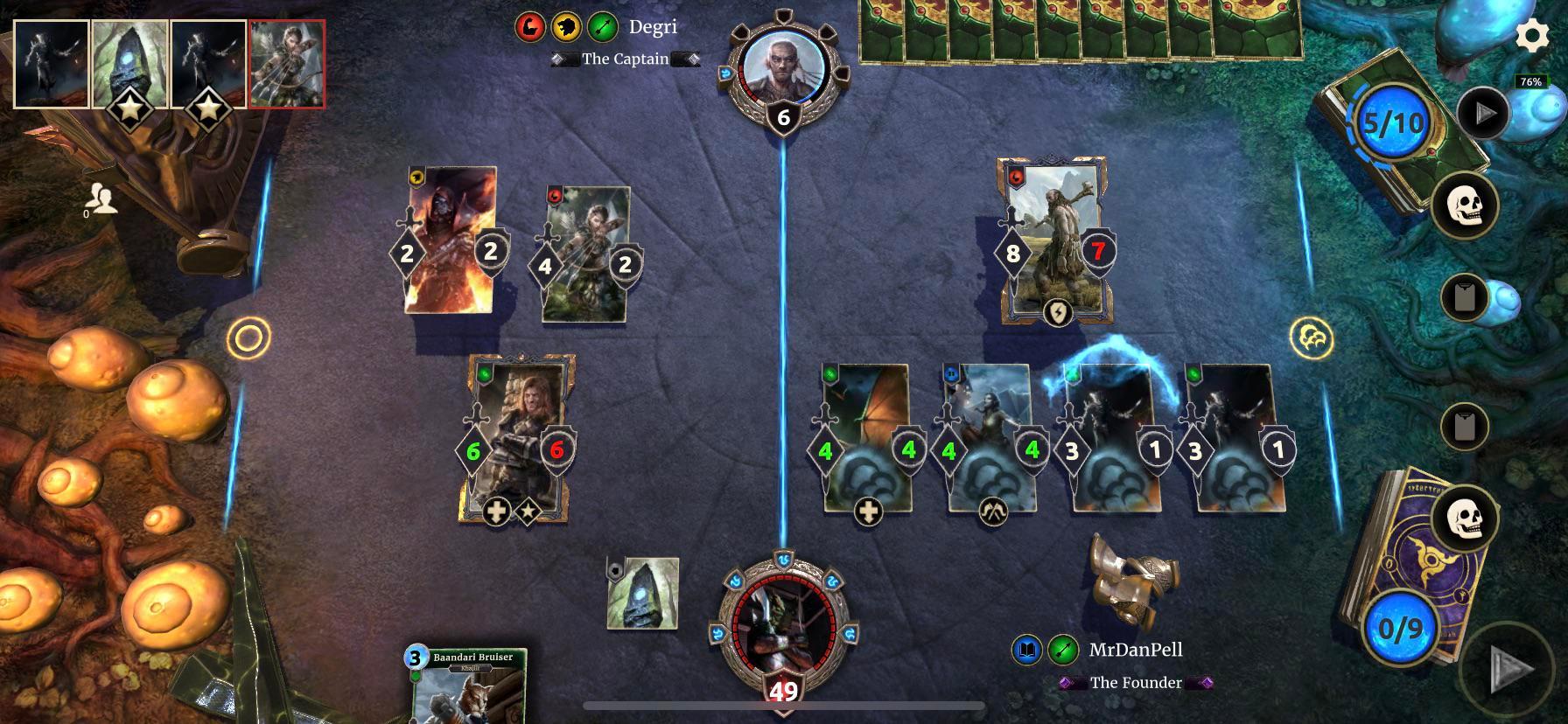Click Degri's title banner The Captain
The image size is (1568, 724).
point(624,59)
